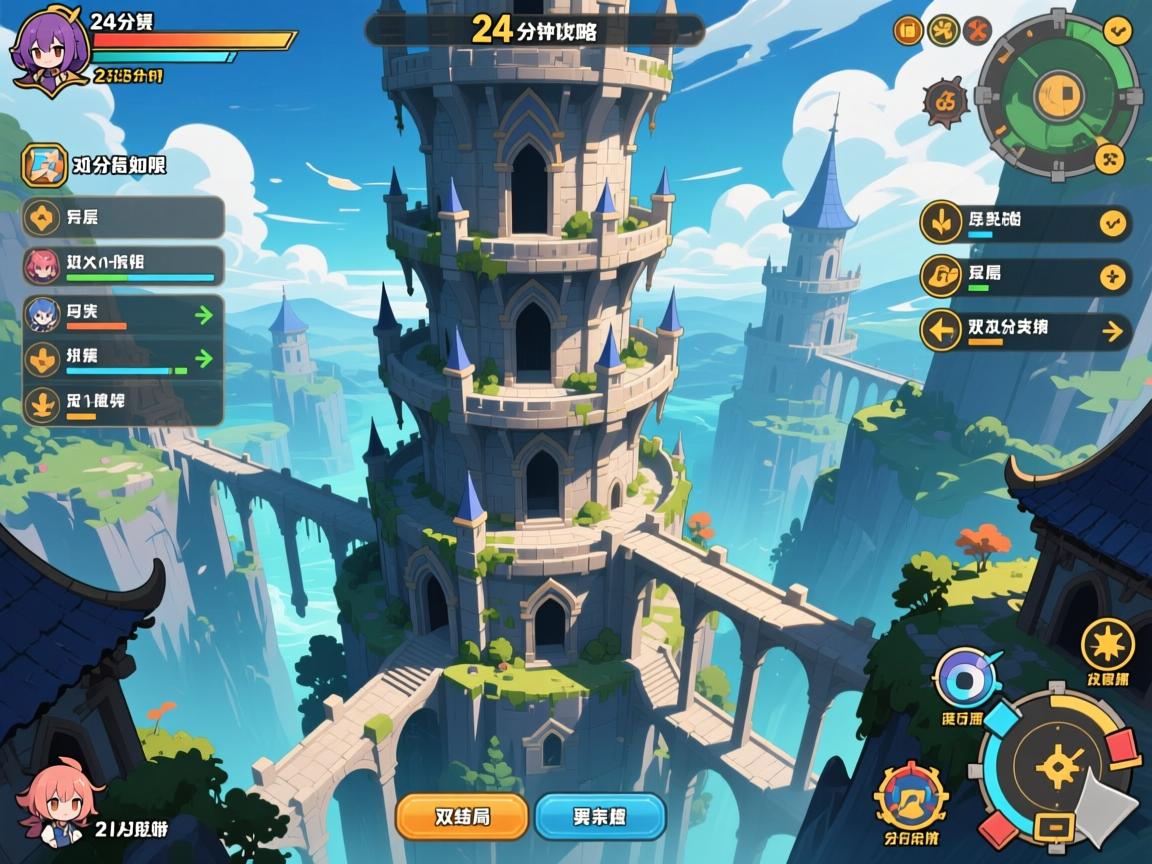Click the purple-haired player portrait
The height and width of the screenshot is (864, 1152).
[x=45, y=48]
